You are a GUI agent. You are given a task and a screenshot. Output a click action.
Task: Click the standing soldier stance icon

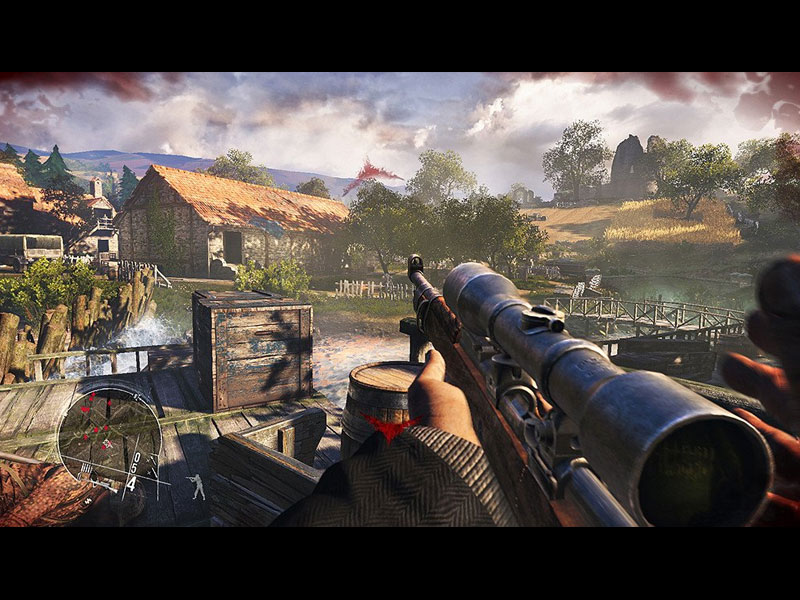click(198, 487)
